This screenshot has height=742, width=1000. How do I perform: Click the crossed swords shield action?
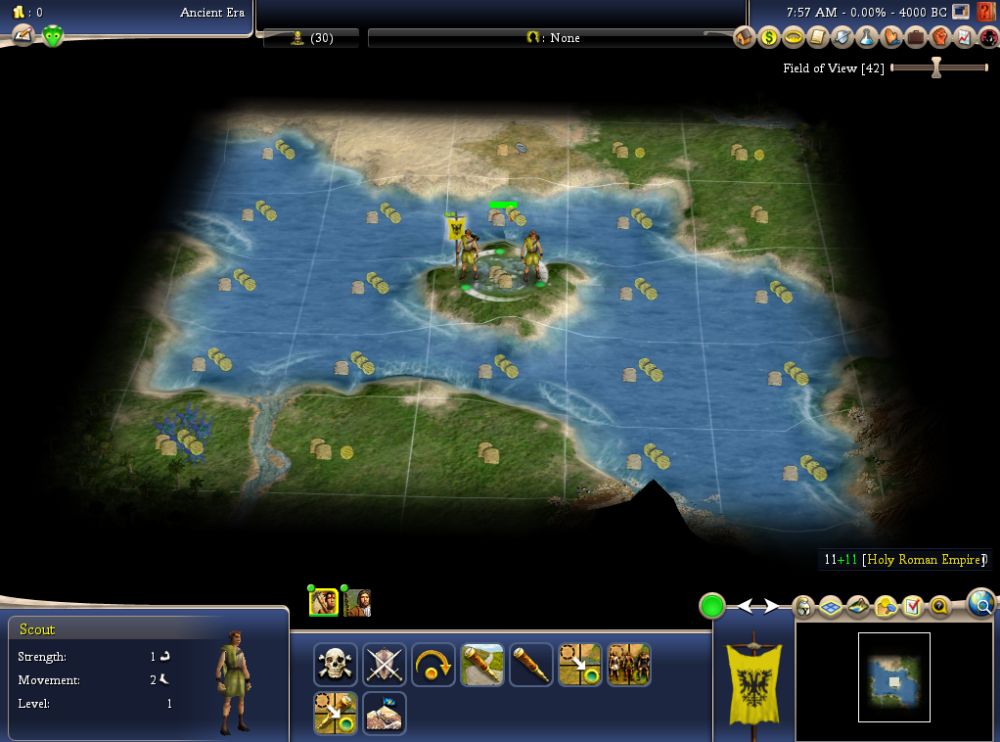click(384, 665)
